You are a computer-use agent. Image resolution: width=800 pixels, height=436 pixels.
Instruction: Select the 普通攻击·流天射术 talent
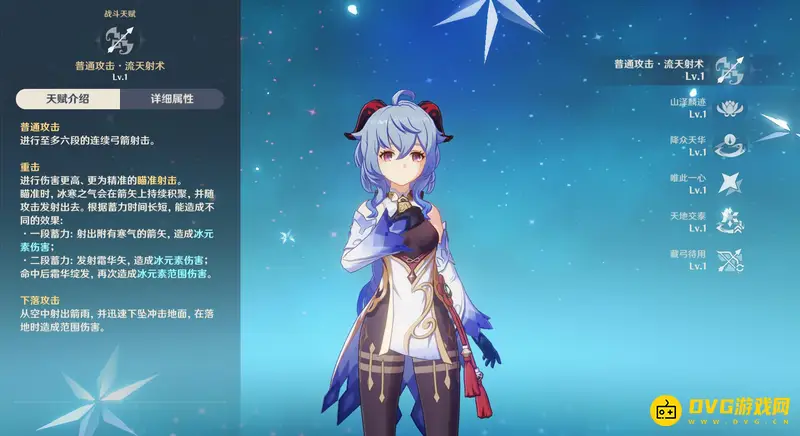(x=730, y=69)
